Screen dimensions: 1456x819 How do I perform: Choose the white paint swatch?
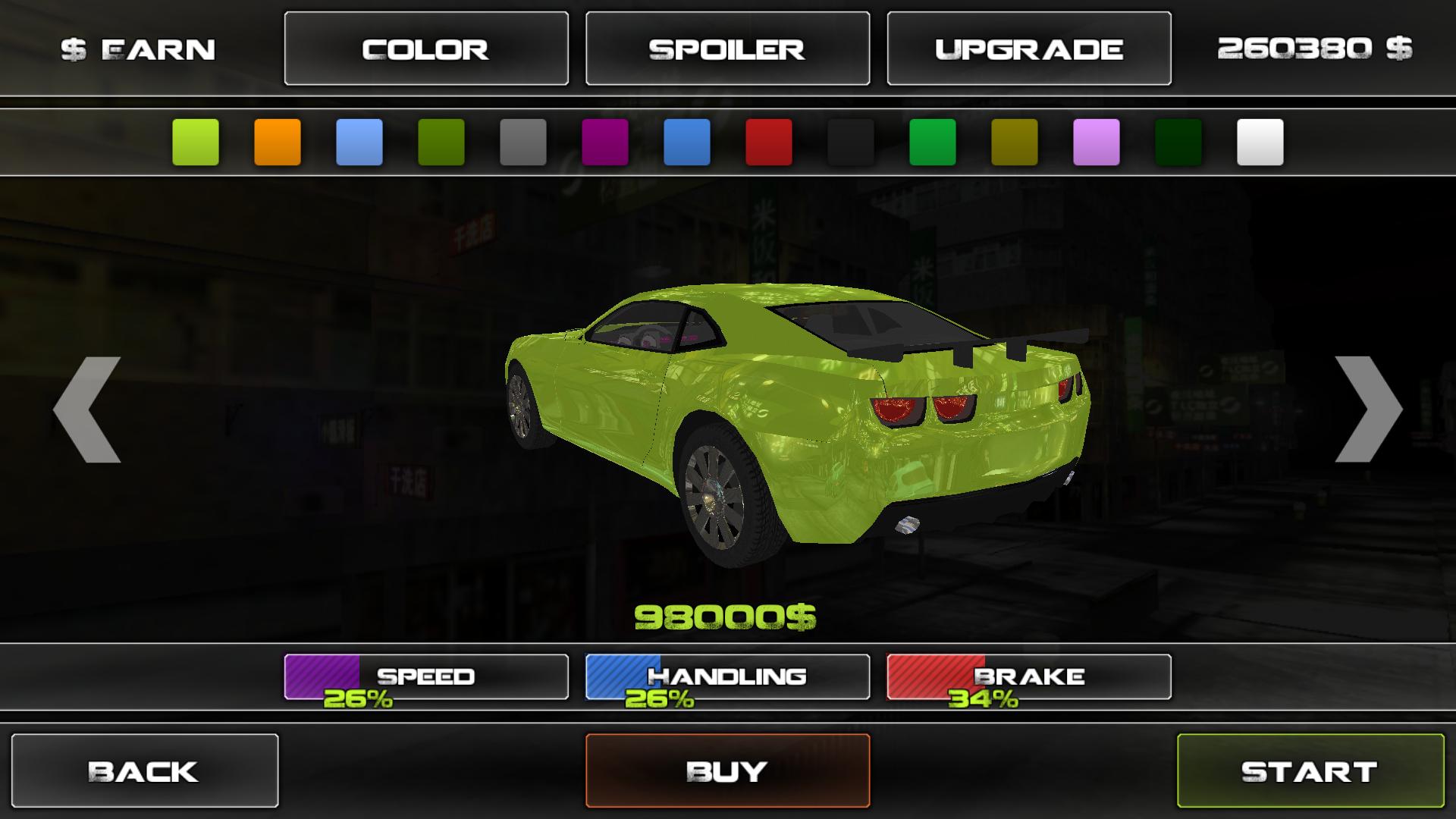click(1260, 142)
